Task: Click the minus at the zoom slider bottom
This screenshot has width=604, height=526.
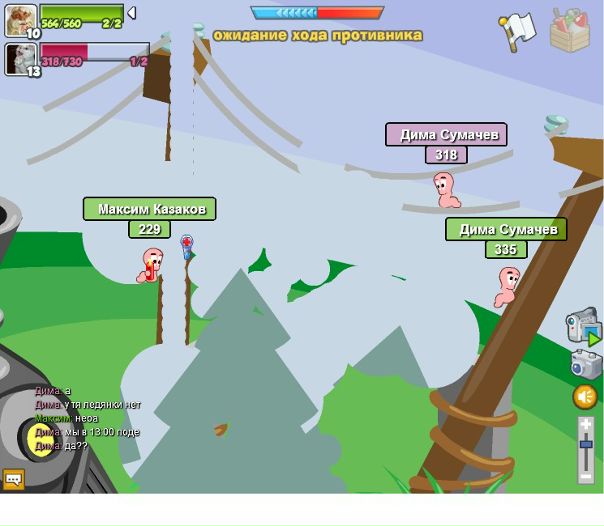Action: tap(586, 475)
